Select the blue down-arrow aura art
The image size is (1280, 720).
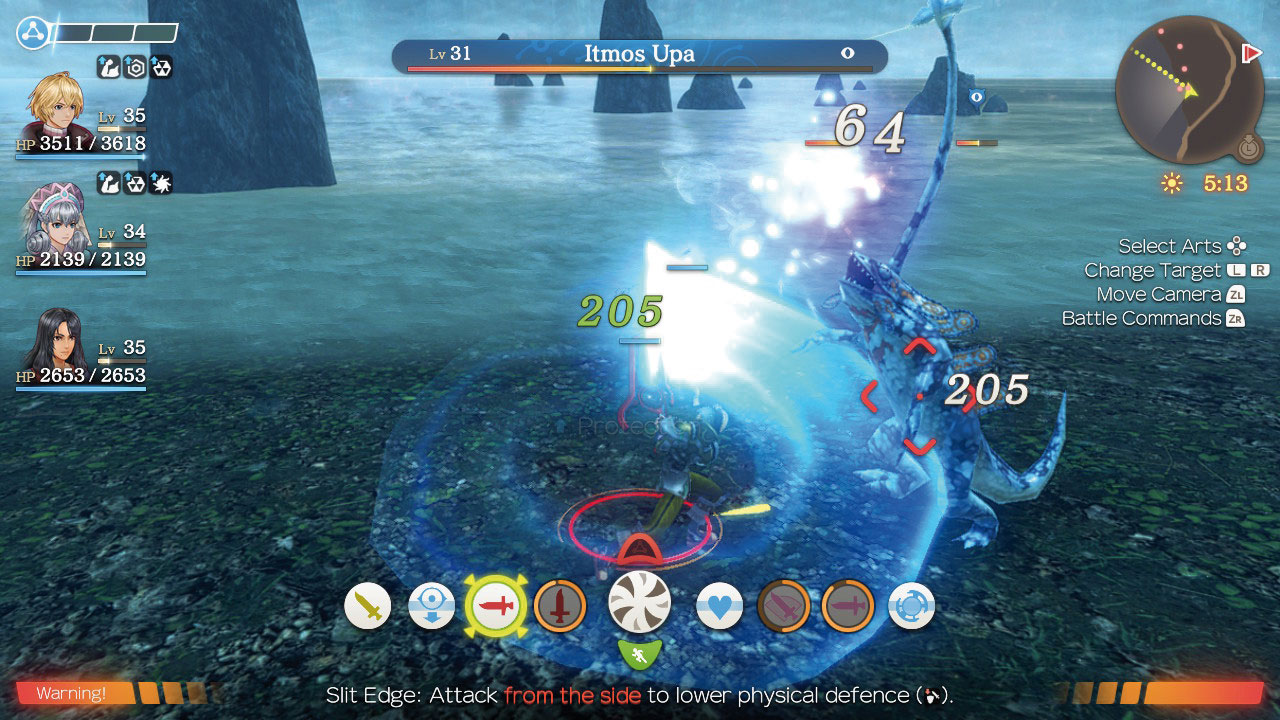432,606
